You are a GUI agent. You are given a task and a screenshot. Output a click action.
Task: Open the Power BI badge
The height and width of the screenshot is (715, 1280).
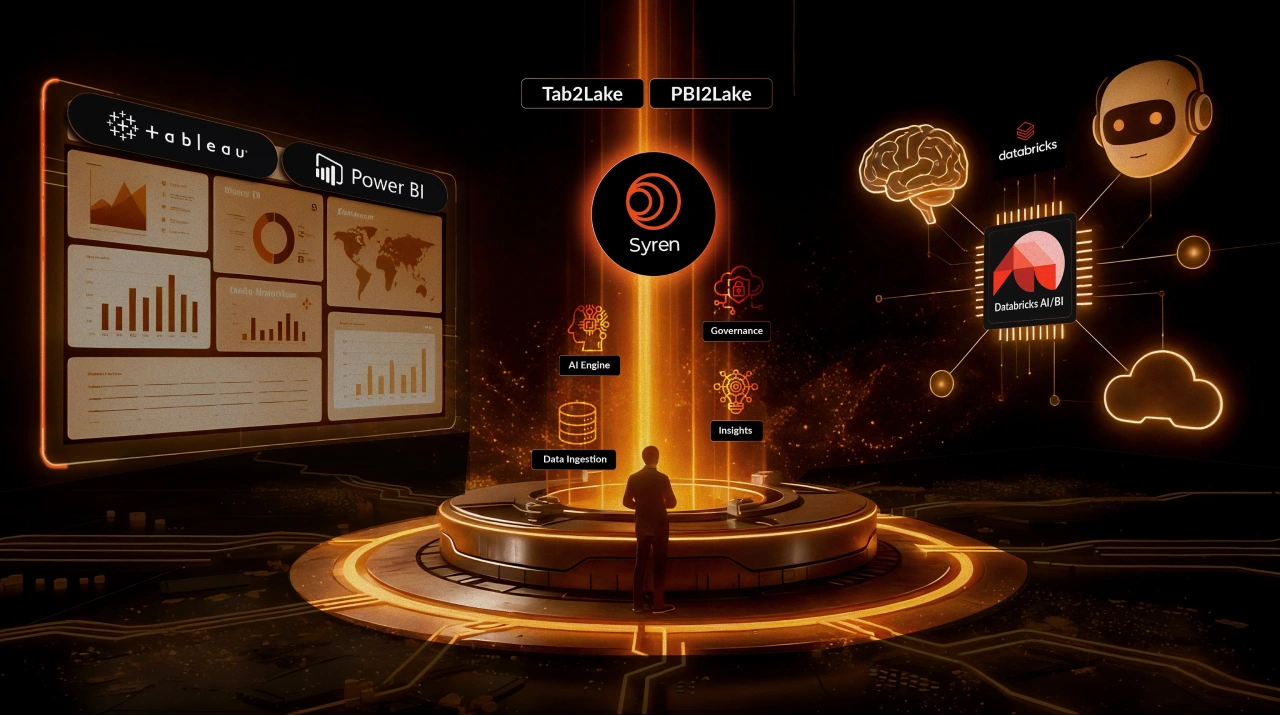point(367,176)
